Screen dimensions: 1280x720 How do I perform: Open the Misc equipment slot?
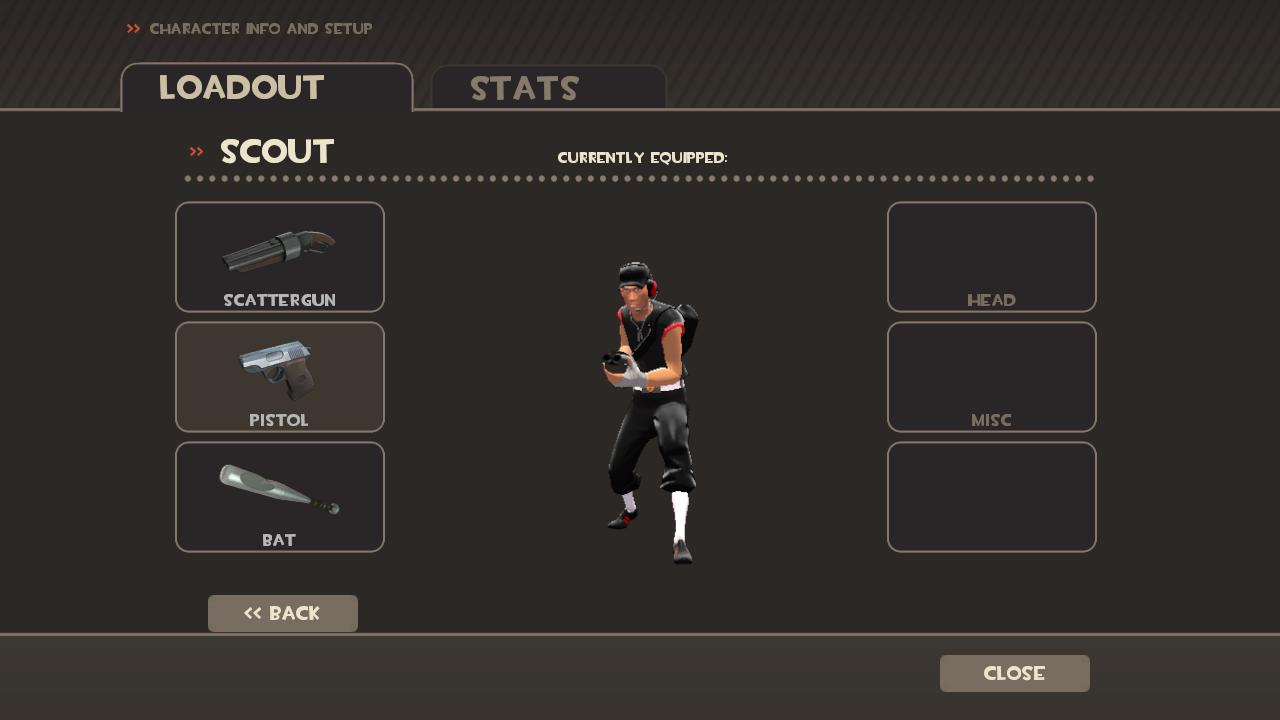click(991, 377)
